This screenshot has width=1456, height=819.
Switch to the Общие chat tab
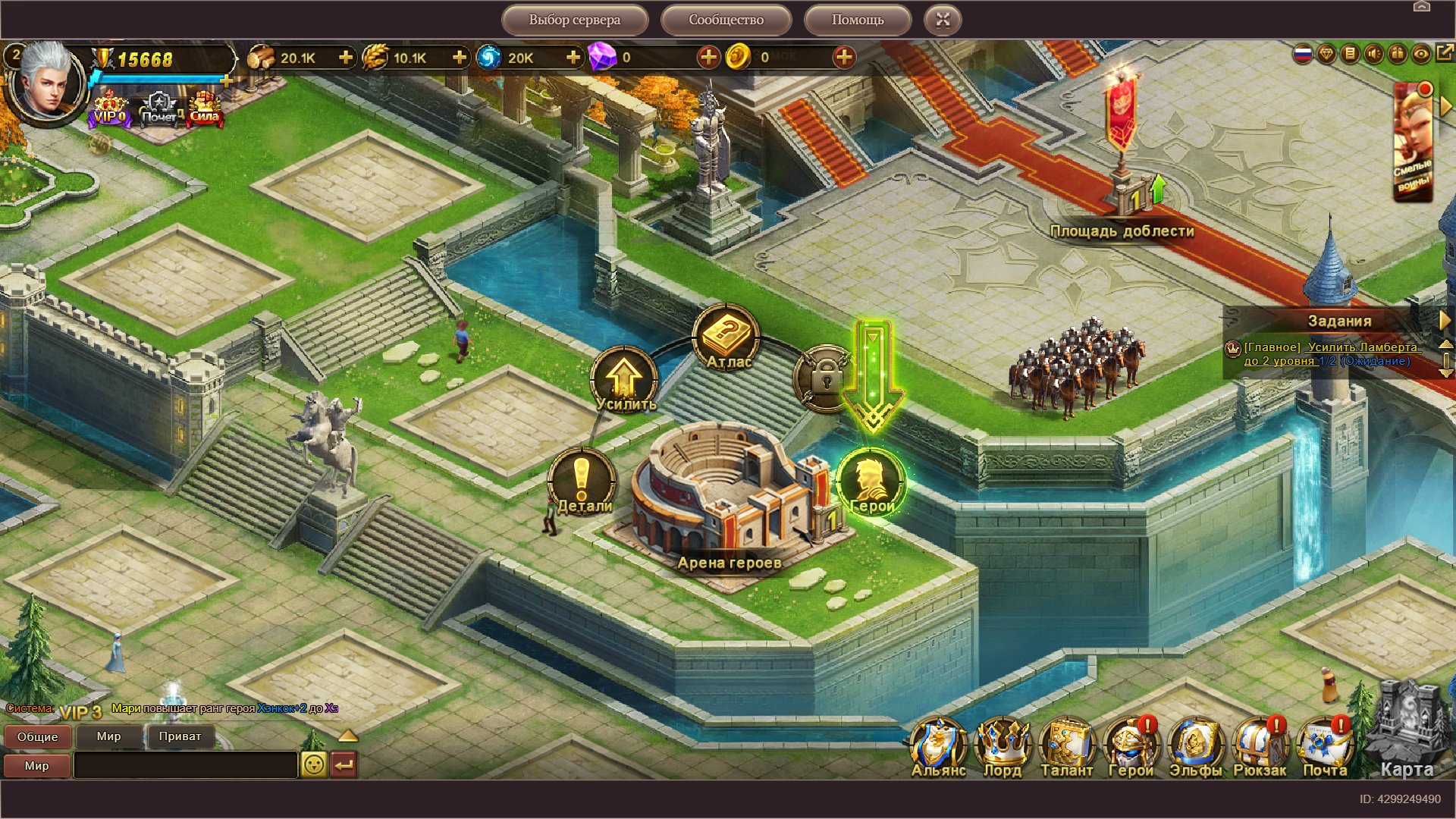coord(37,736)
